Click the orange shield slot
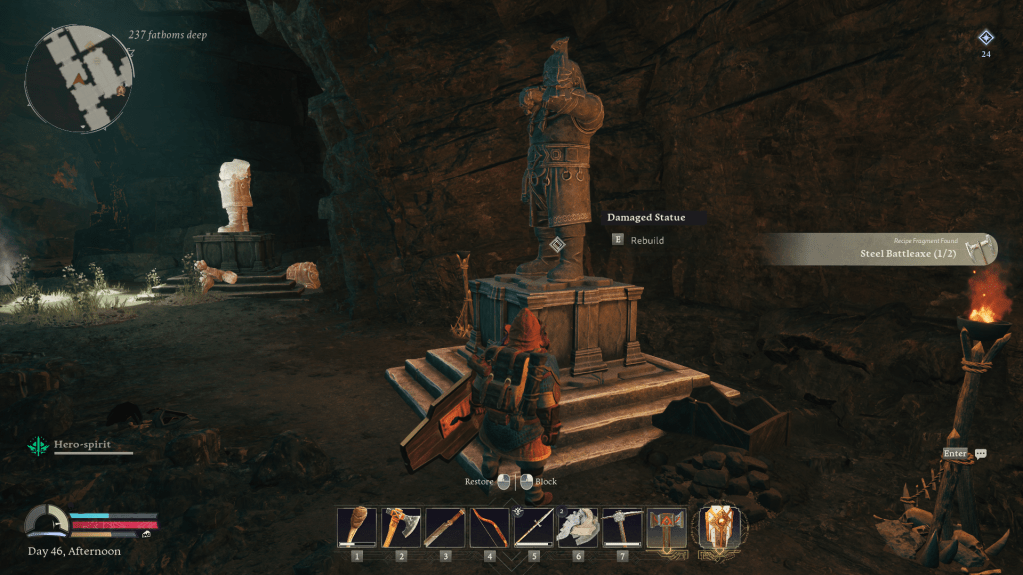Viewport: 1023px width, 575px height. [716, 527]
